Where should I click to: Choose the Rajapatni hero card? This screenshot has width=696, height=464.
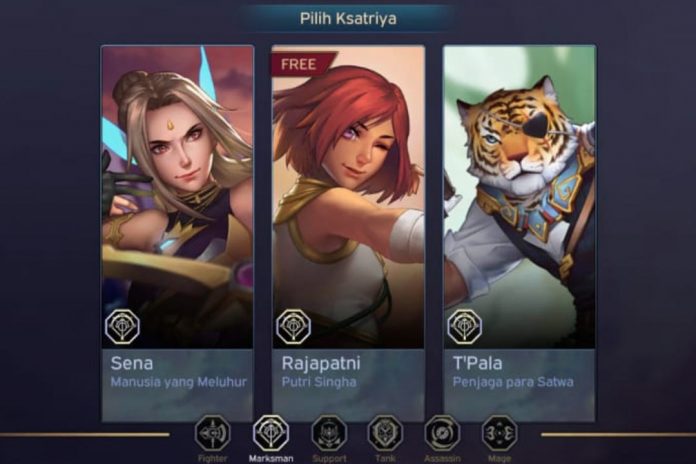348,232
